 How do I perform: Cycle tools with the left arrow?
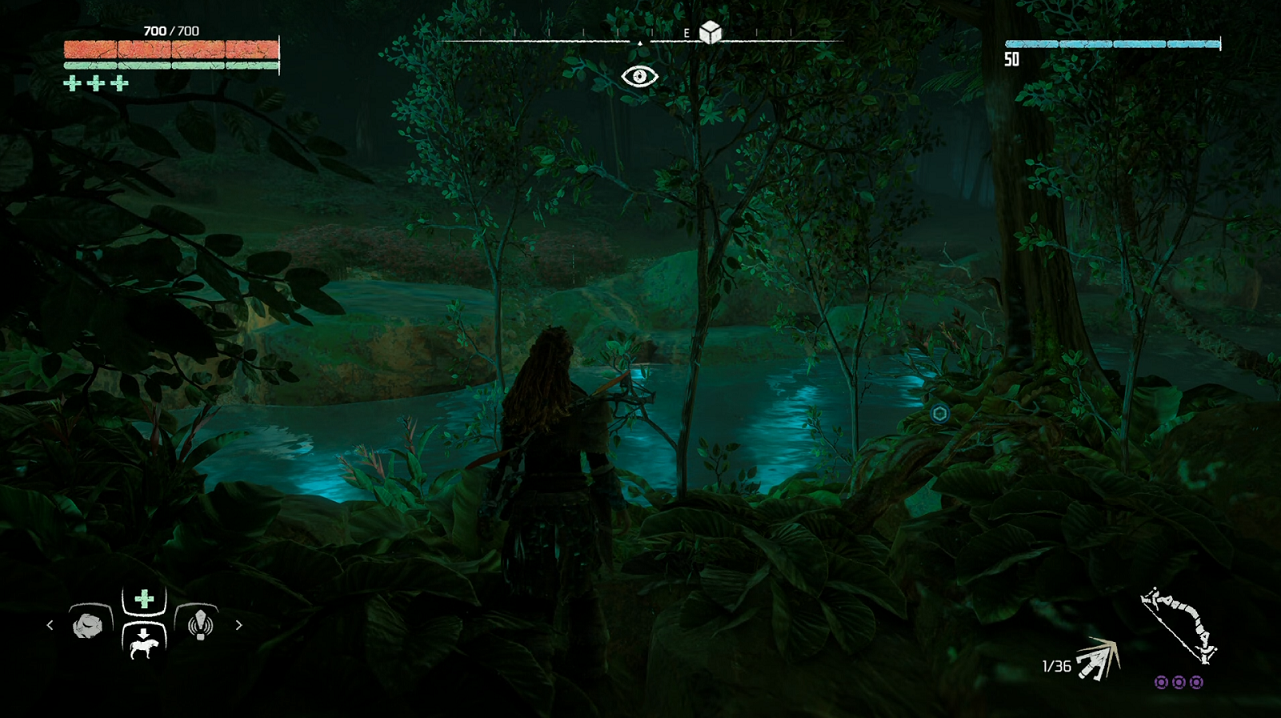point(50,625)
